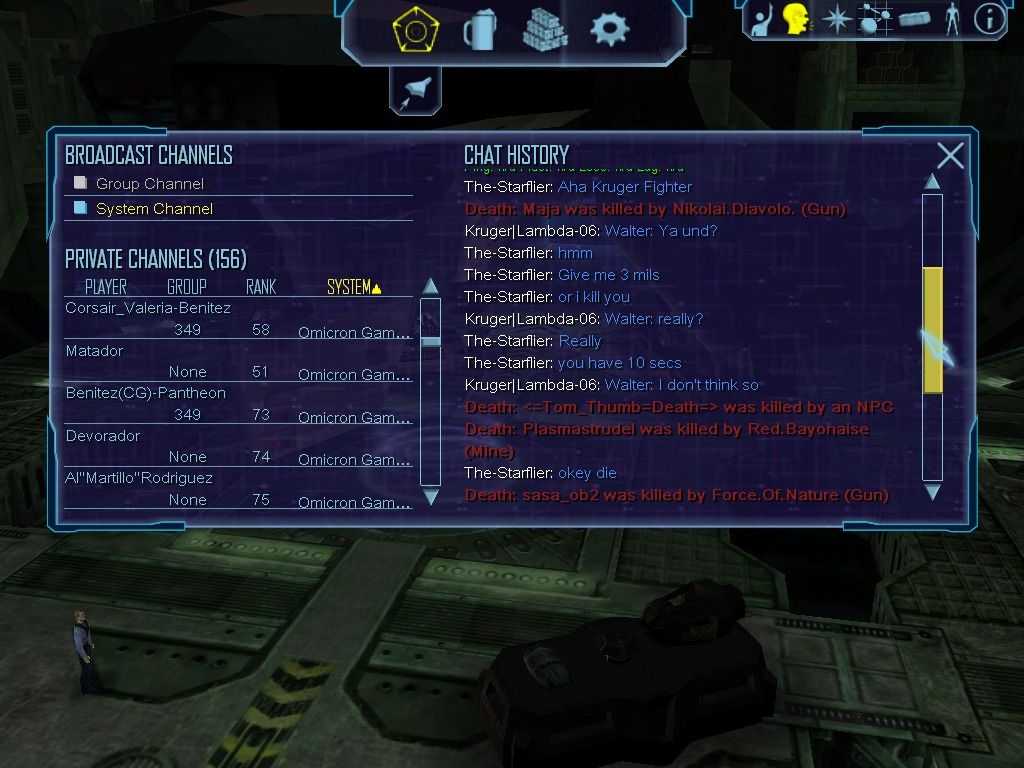1024x768 pixels.
Task: Visit the equipment dealer gear icon
Action: (x=609, y=30)
